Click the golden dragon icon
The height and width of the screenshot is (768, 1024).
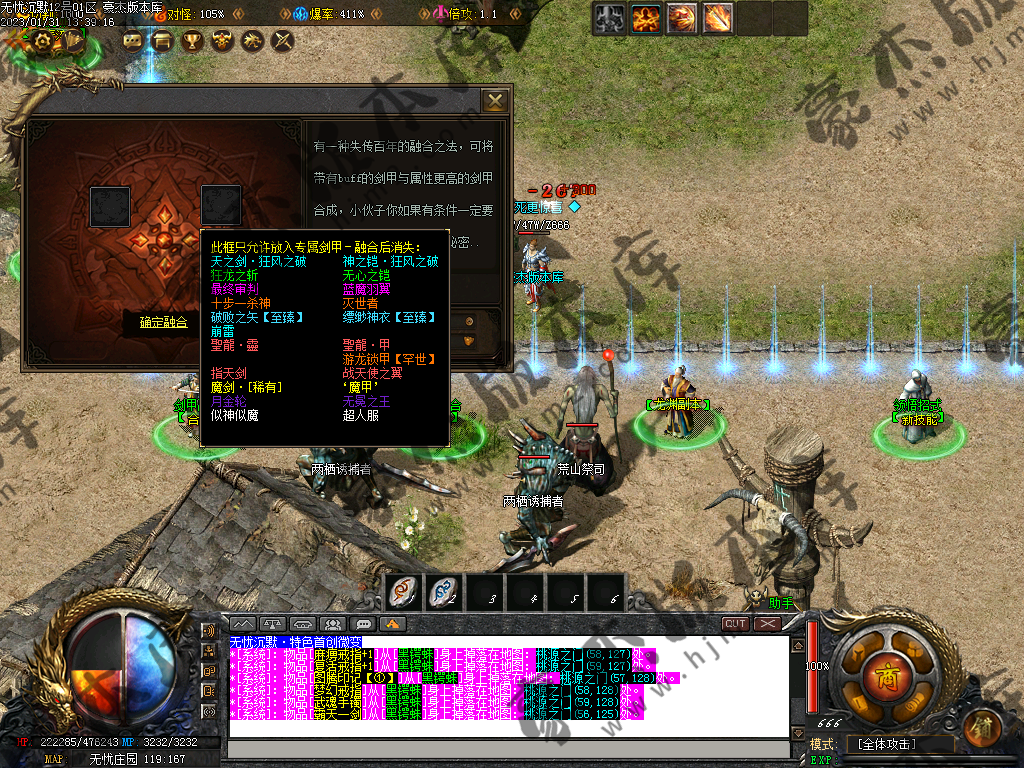253,41
